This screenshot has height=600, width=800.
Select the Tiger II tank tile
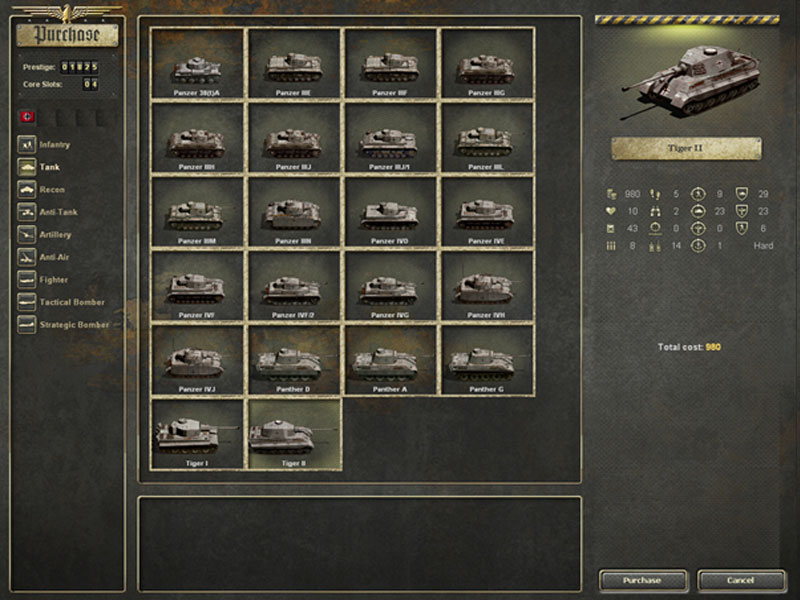[293, 433]
